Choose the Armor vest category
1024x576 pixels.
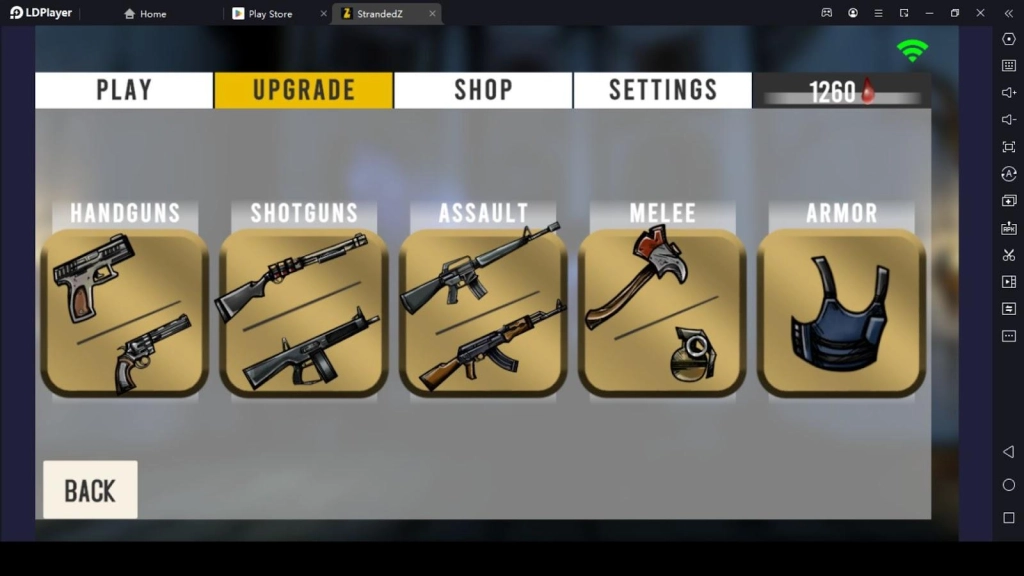(841, 312)
